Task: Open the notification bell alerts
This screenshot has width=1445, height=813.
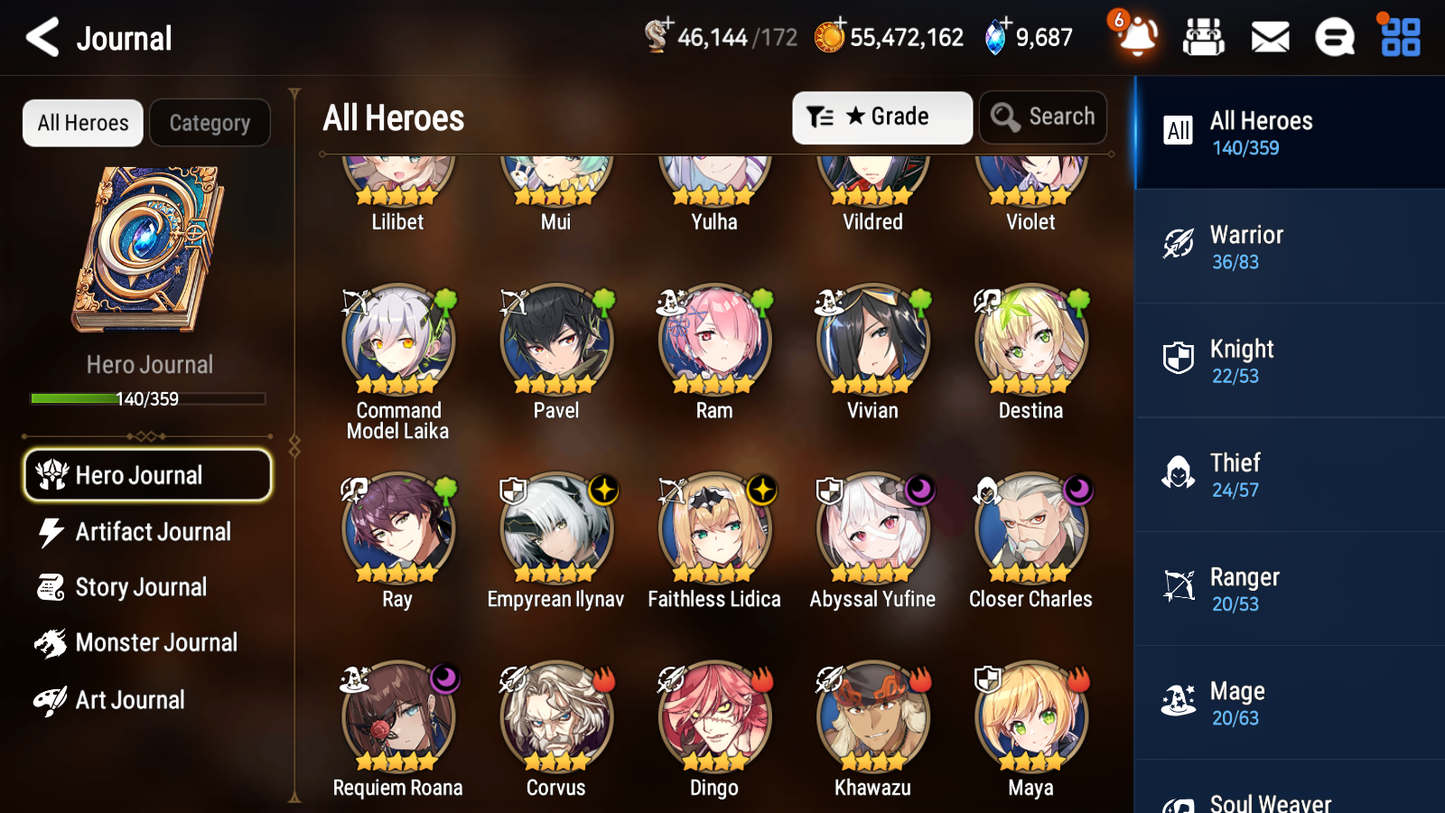Action: point(1136,37)
